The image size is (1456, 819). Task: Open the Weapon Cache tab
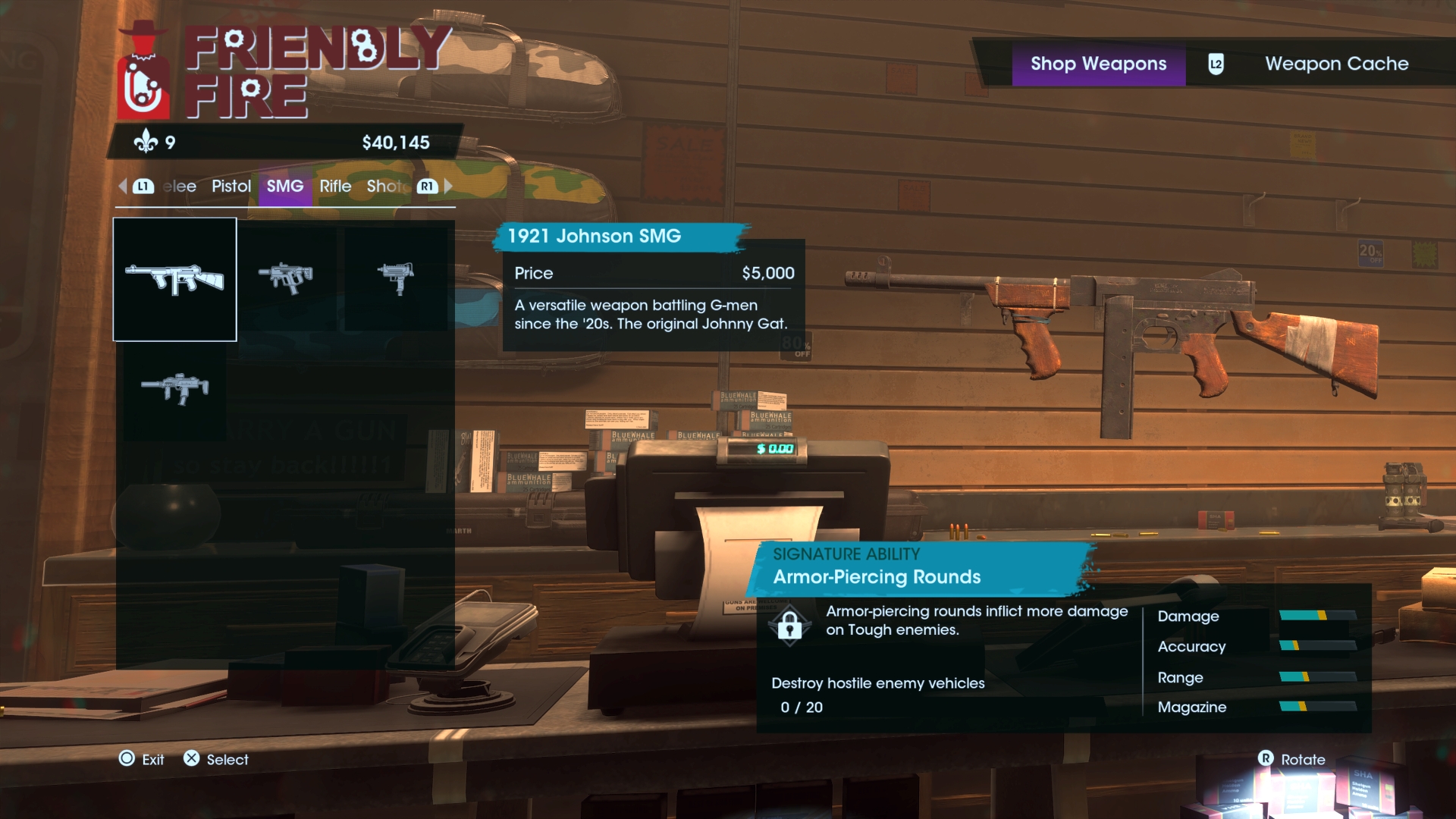pos(1336,64)
